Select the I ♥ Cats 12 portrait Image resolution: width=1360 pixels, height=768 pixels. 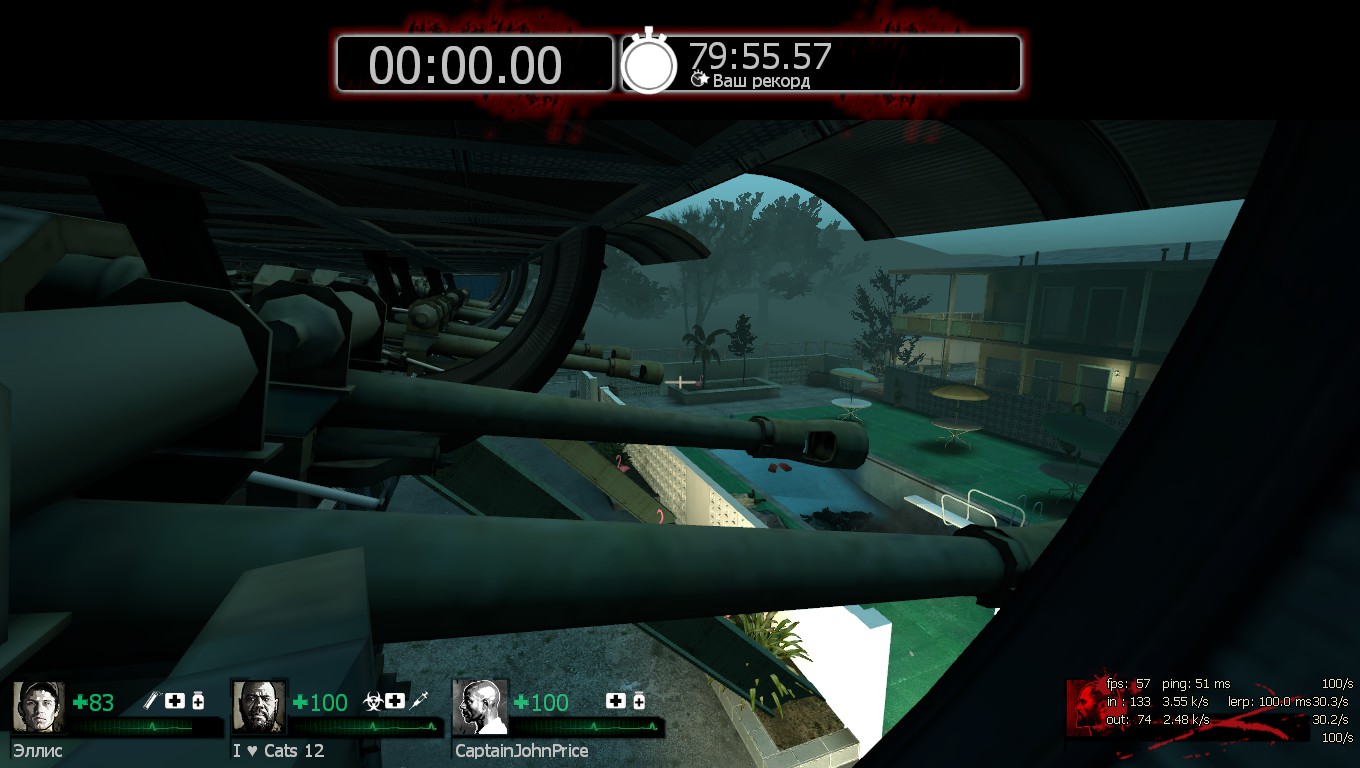[259, 707]
